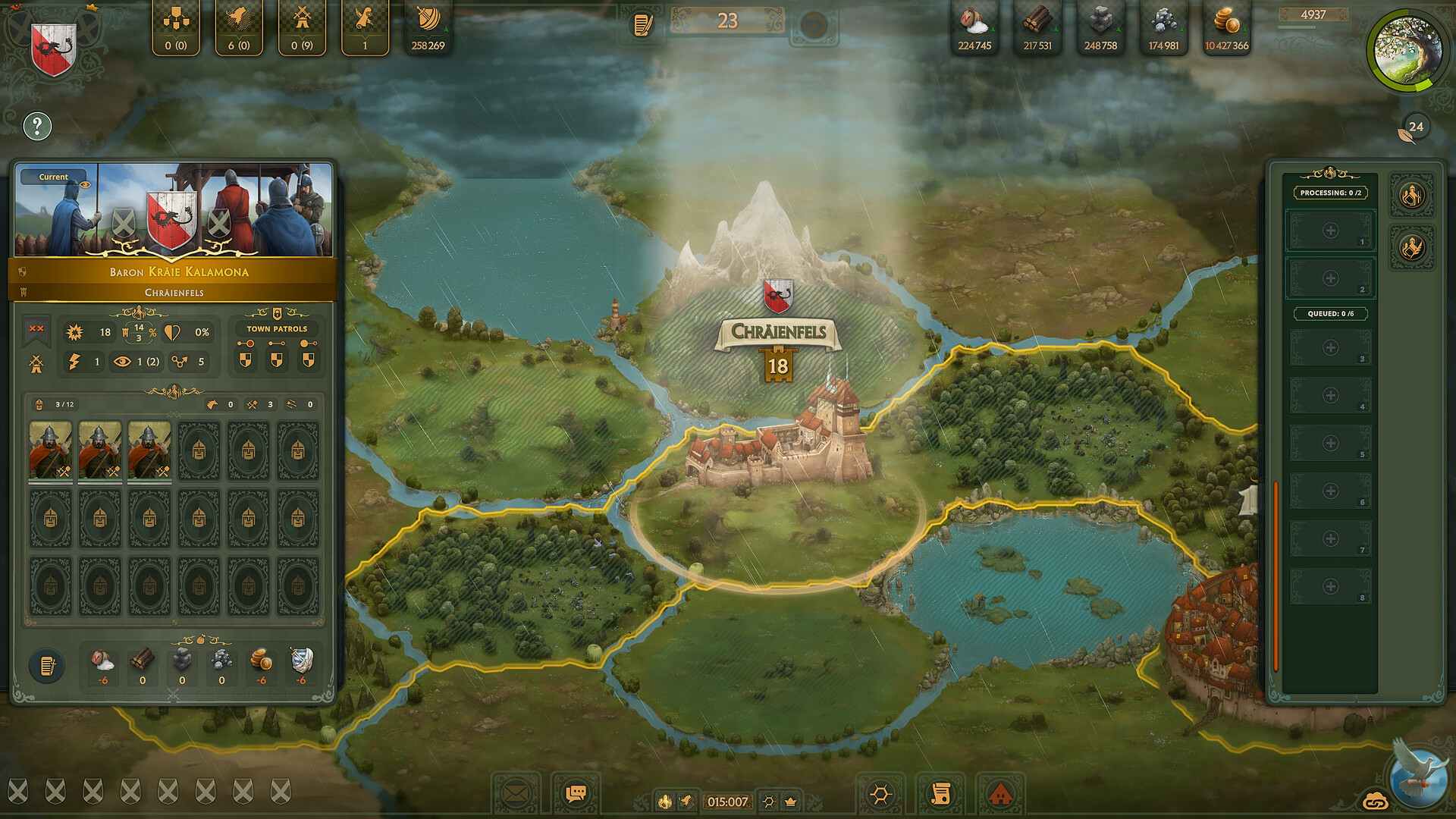Open the quill scroll next to turn counter
This screenshot has height=819, width=1456.
point(642,25)
